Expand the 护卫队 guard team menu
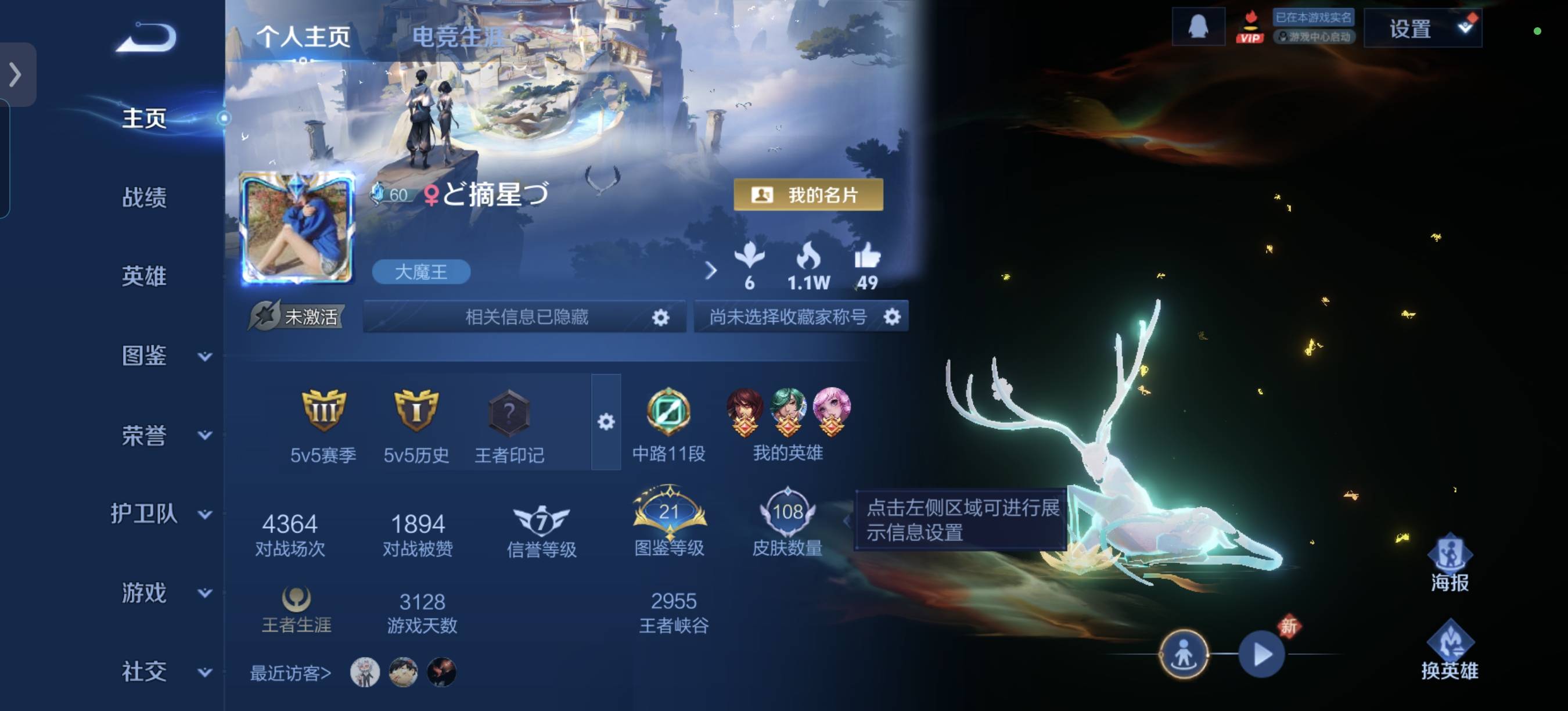Screen dimensions: 1568x711 pos(161,513)
